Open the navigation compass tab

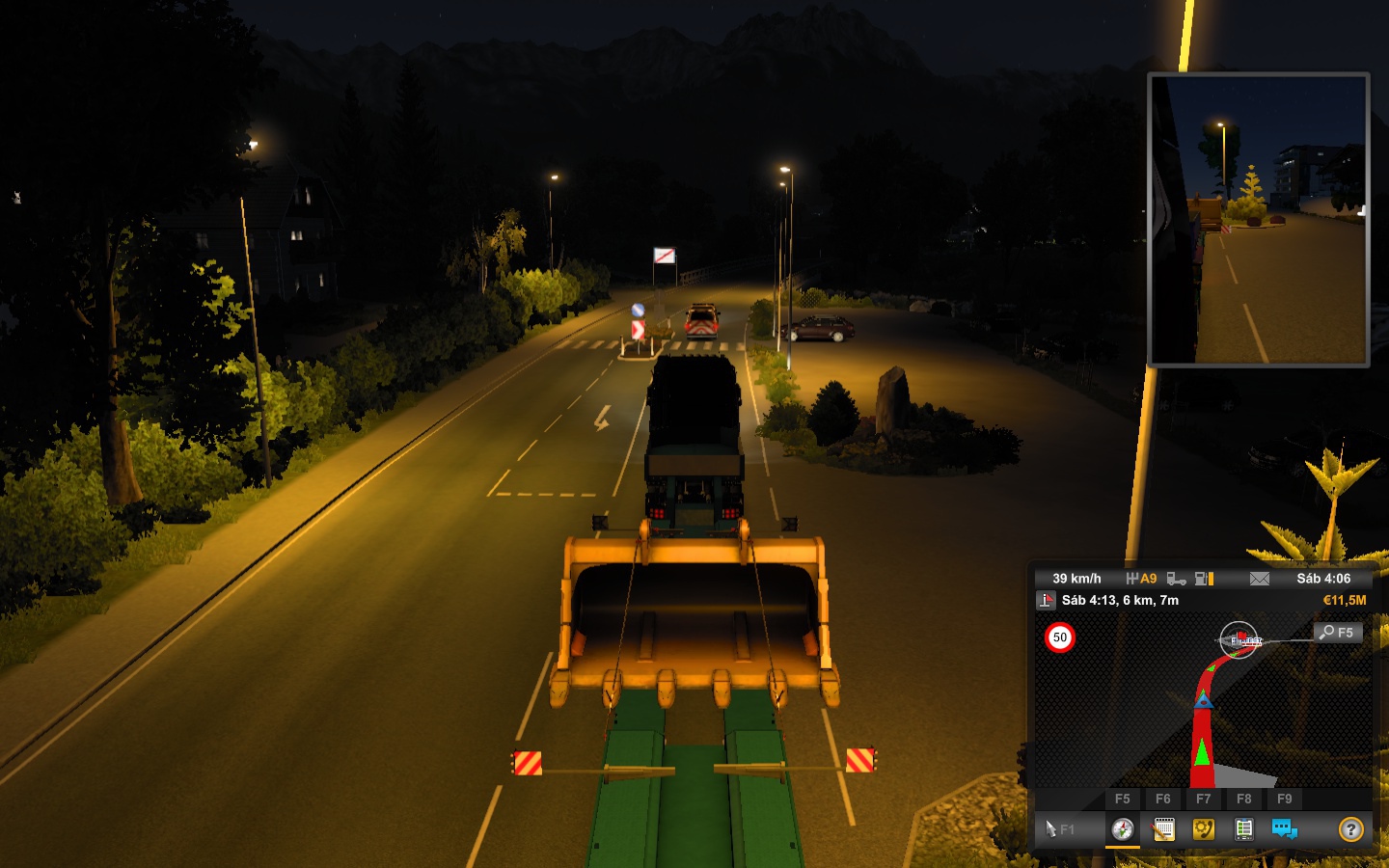tap(1122, 829)
